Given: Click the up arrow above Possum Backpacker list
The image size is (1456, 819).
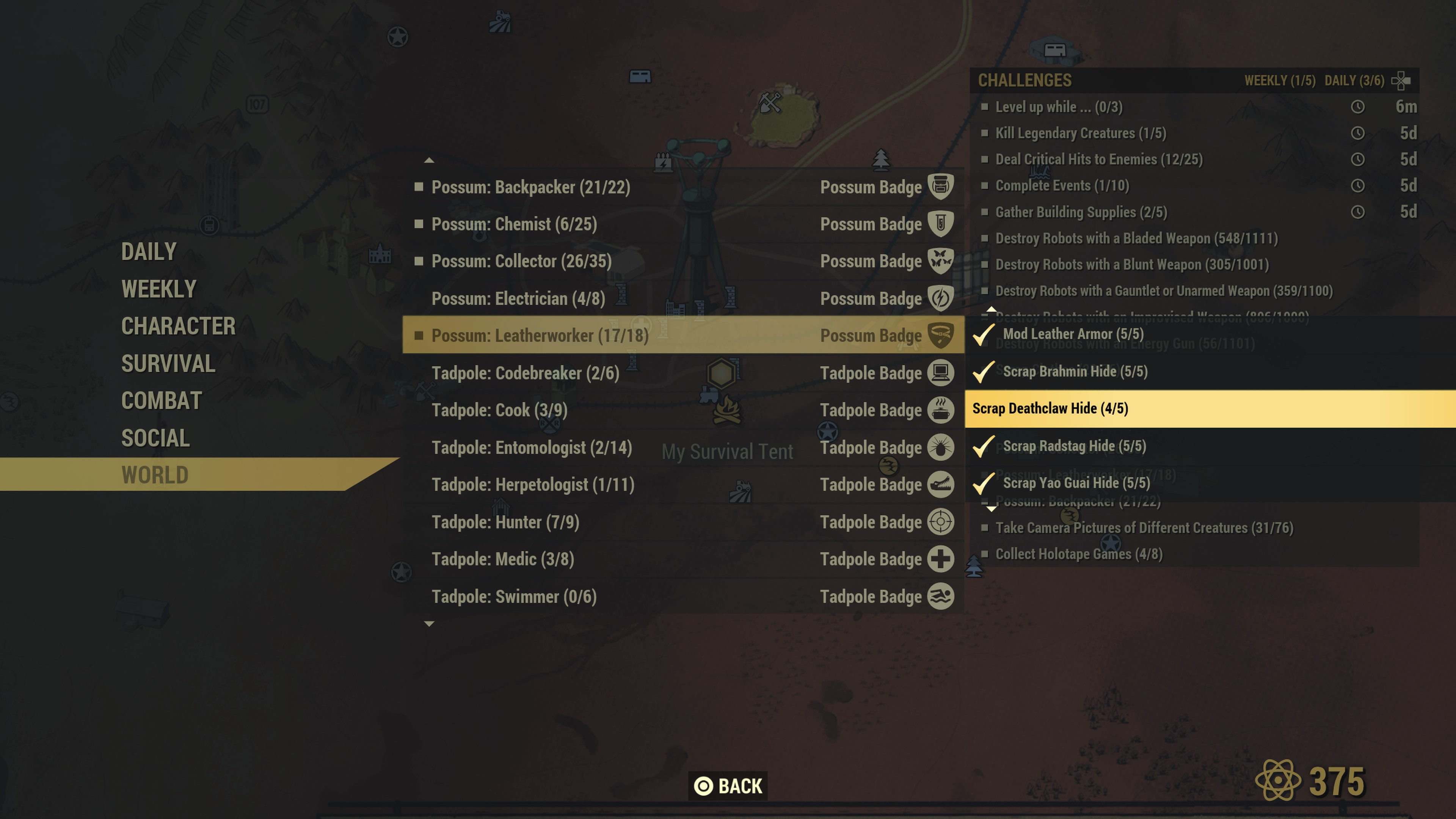Looking at the screenshot, I should (428, 160).
